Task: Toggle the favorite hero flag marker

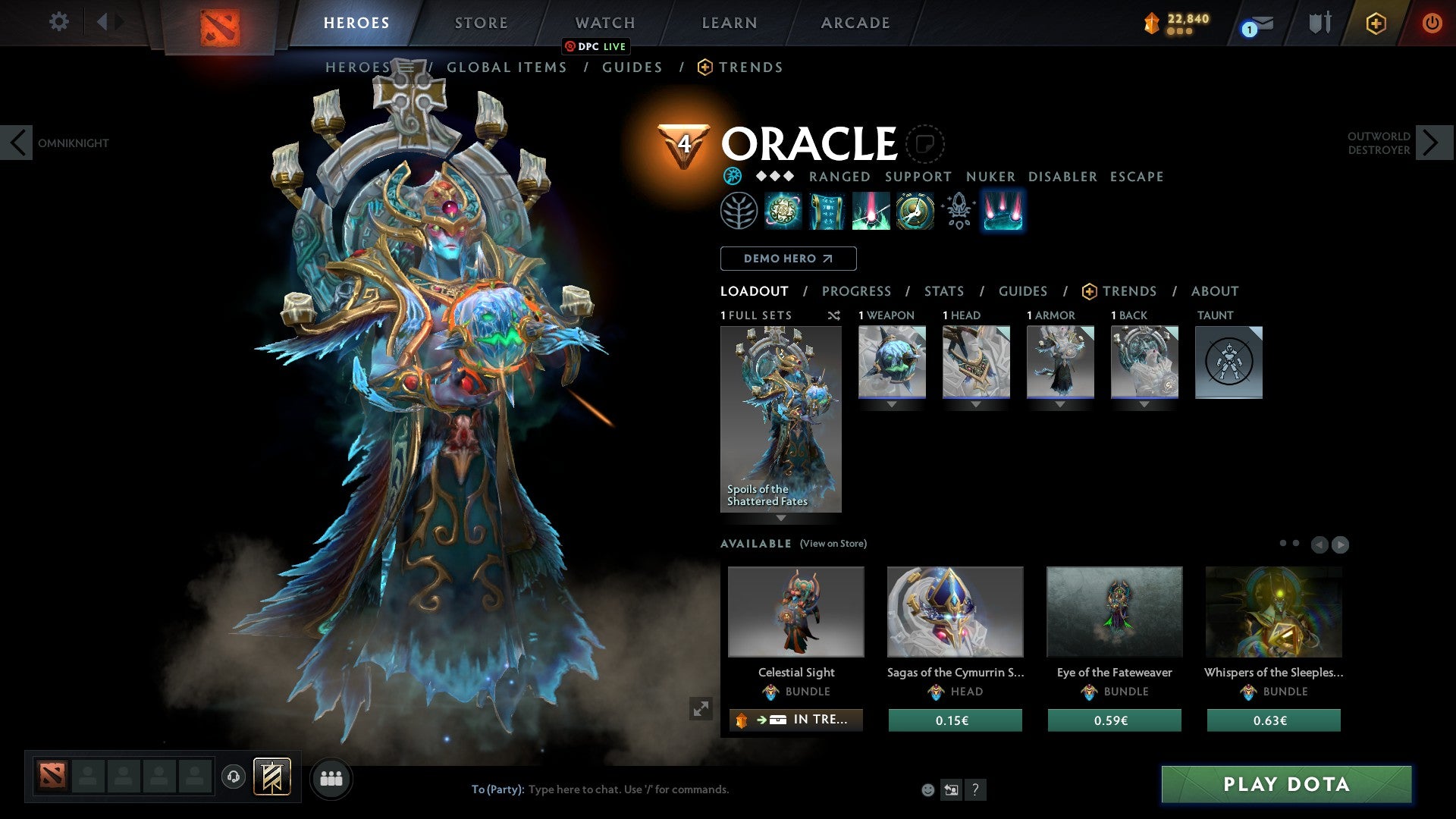Action: [x=925, y=144]
